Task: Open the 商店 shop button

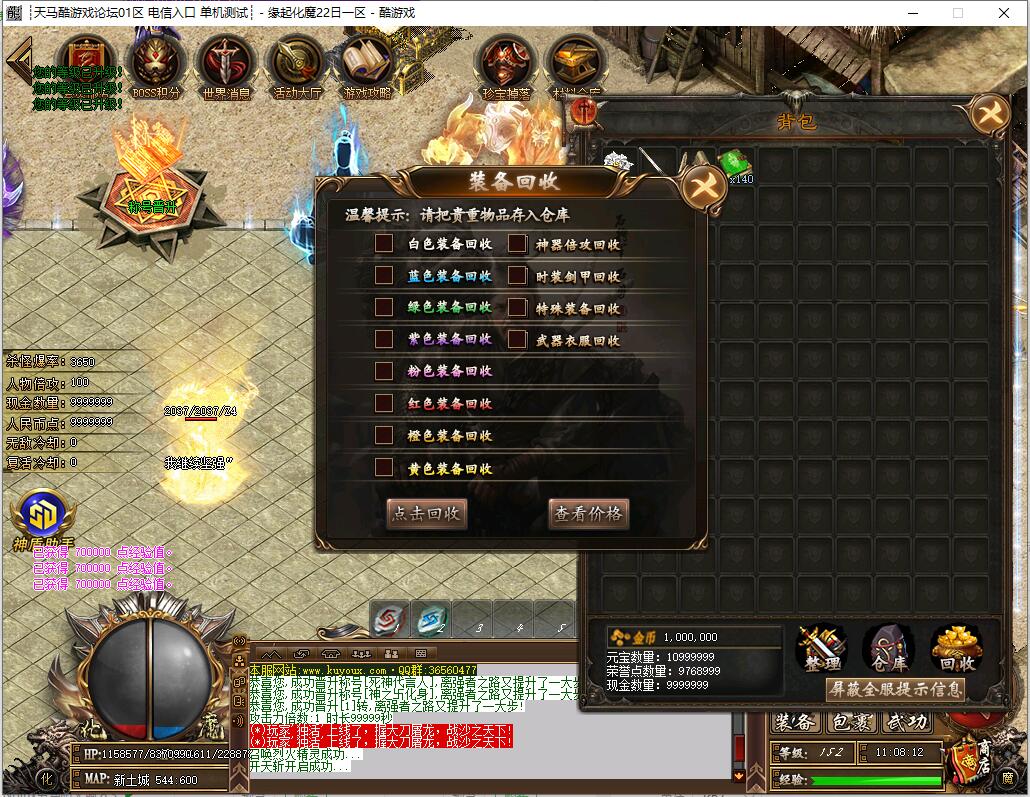Action: 966,761
